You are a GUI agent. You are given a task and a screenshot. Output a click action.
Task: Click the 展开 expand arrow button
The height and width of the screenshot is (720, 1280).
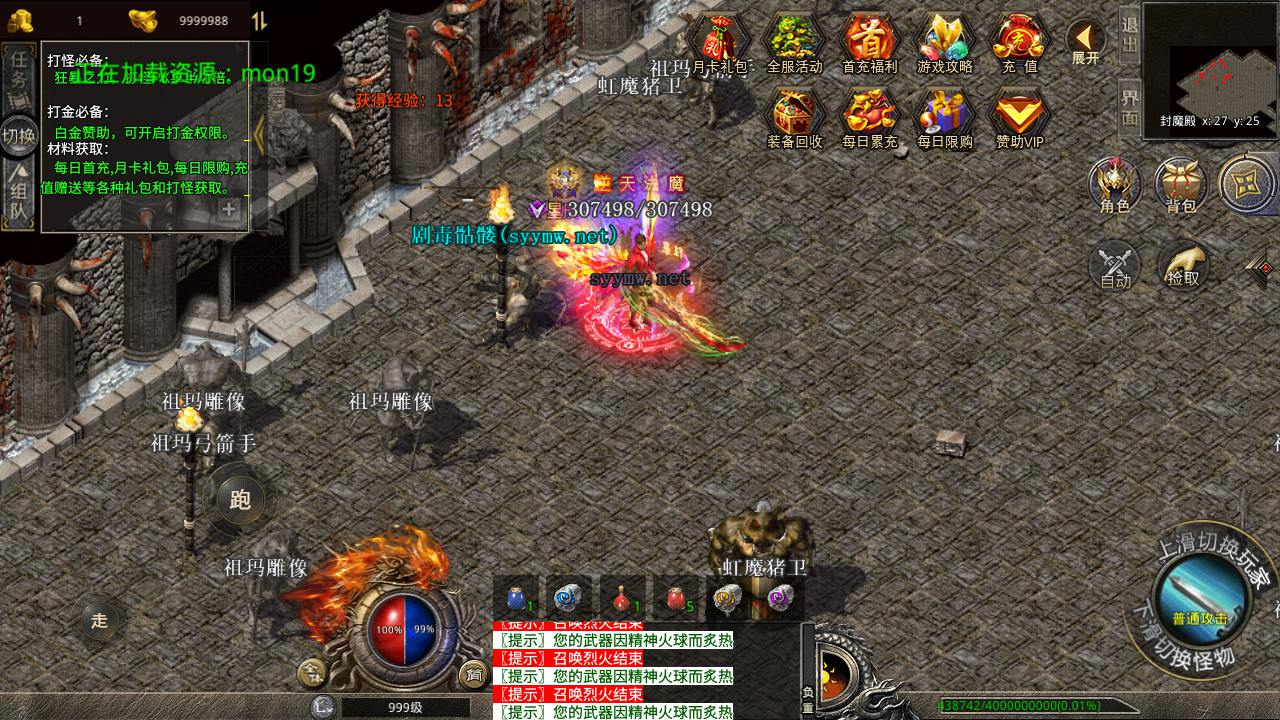(x=1085, y=43)
